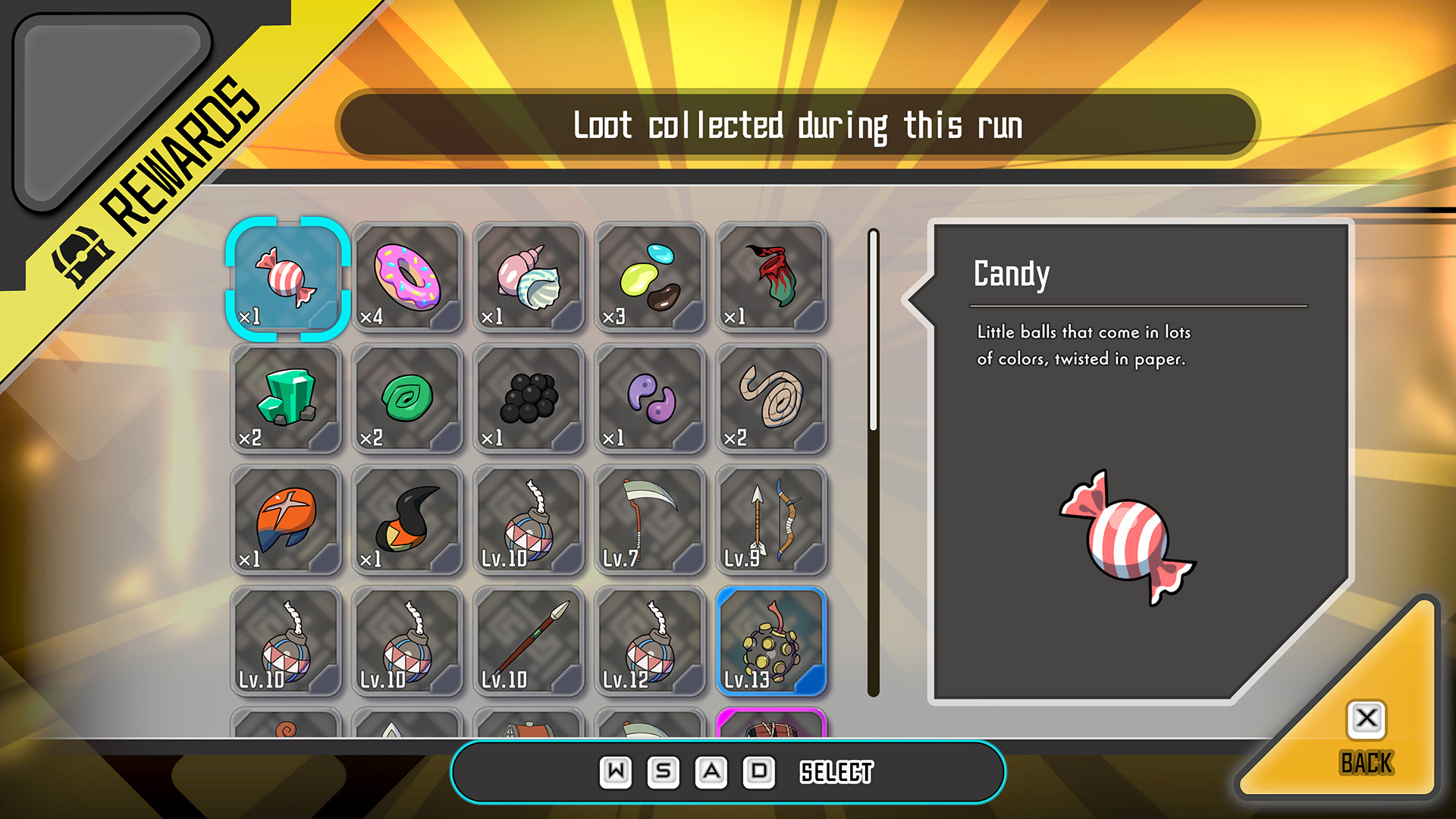Screen dimensions: 1456x819
Task: Pick the black and orange horn slot
Action: [407, 520]
